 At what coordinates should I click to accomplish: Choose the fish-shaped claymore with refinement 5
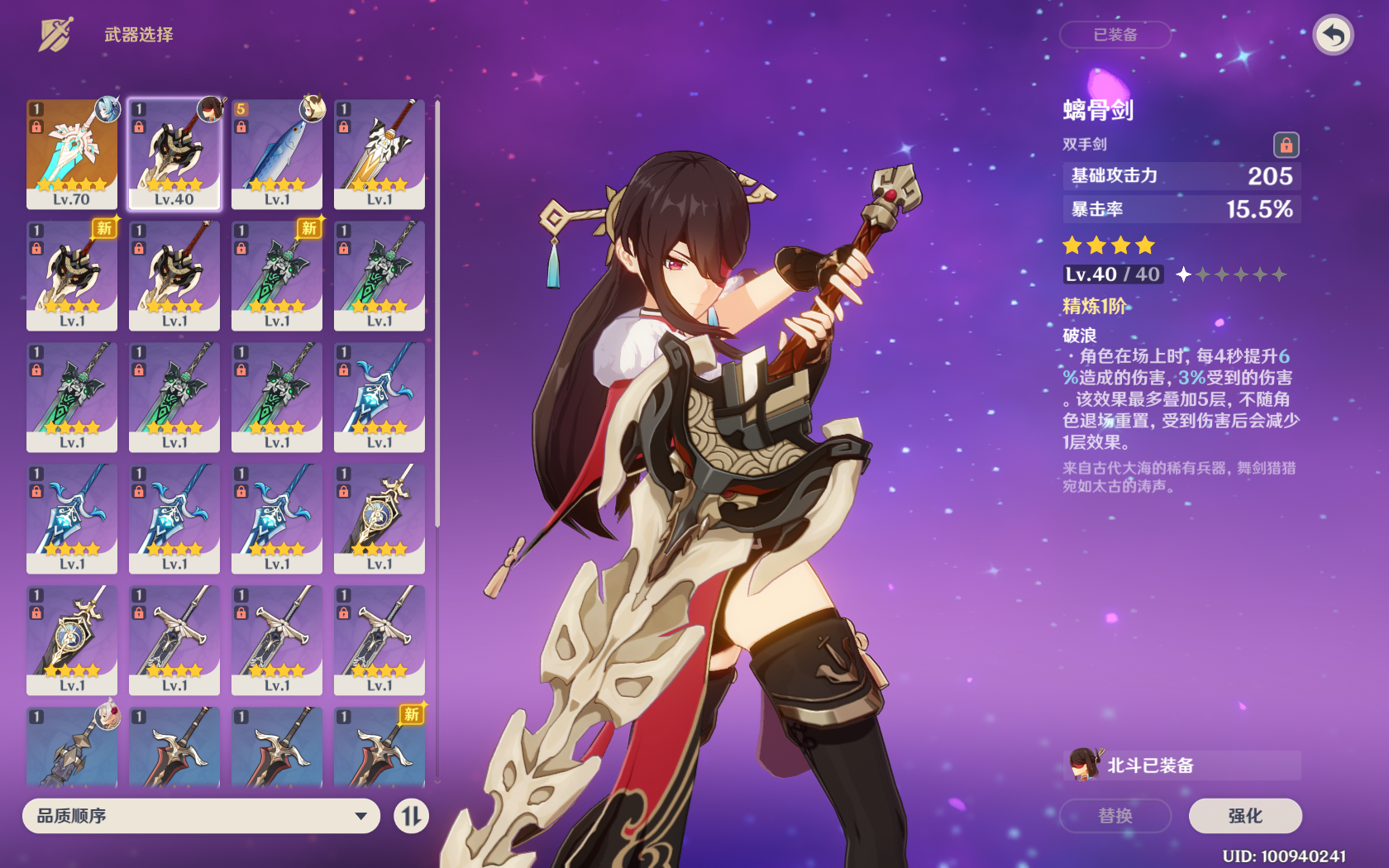point(277,154)
